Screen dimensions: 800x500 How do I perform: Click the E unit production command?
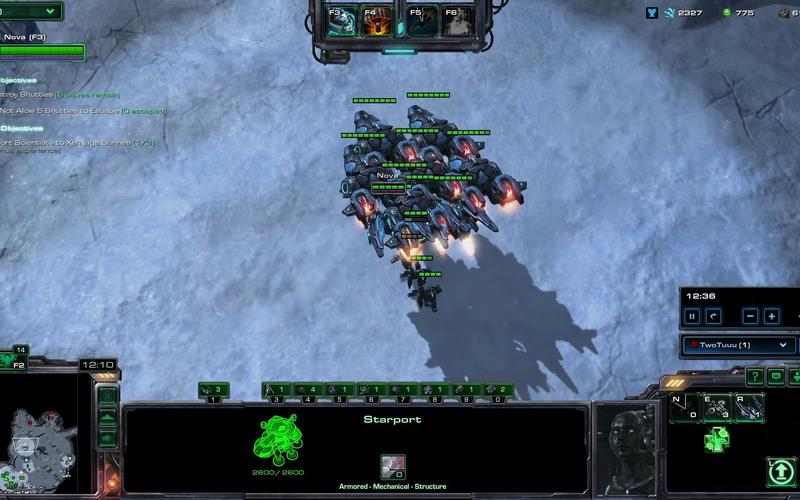coord(716,407)
